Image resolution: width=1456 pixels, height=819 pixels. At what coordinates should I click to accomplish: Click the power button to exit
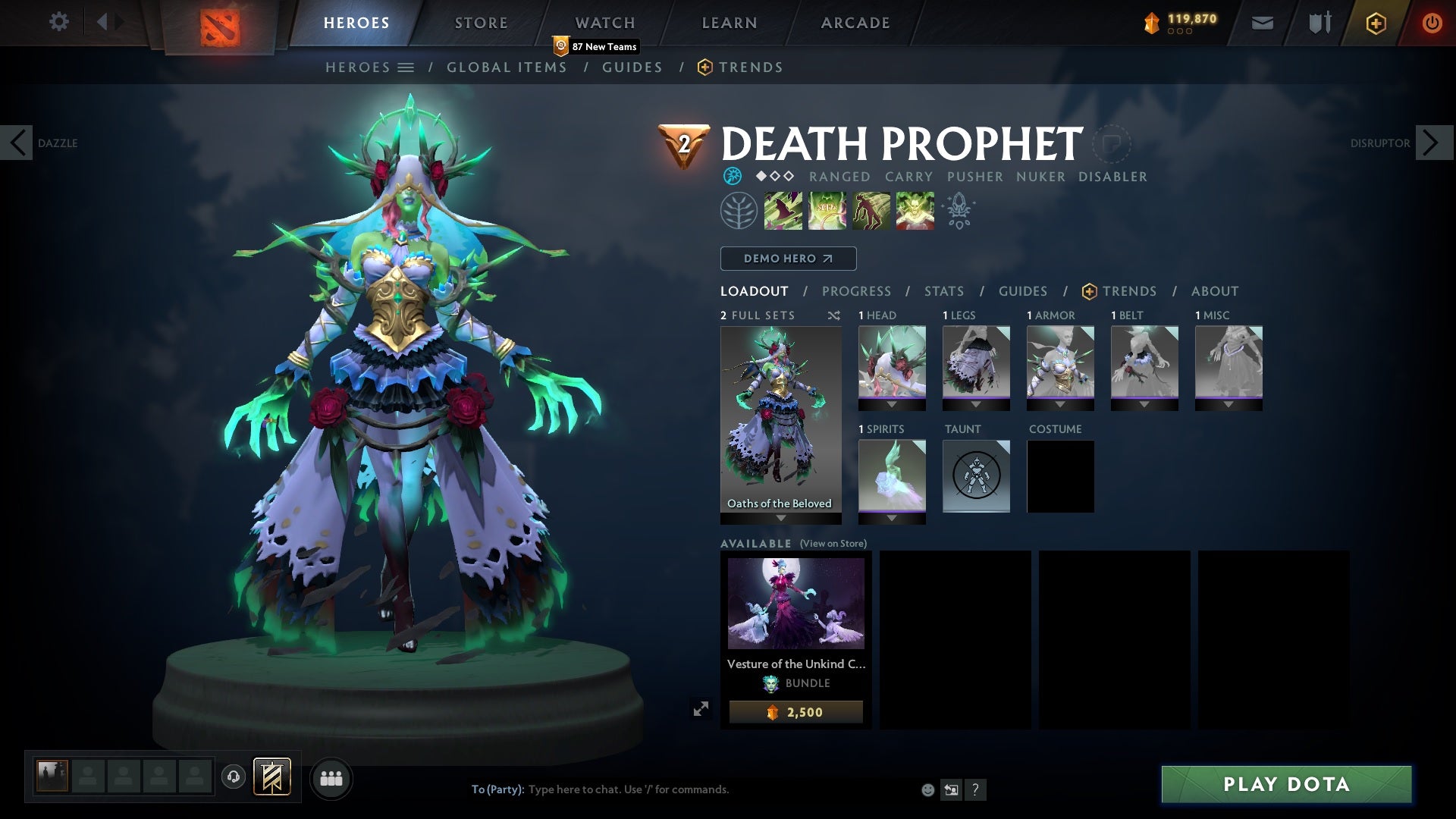[x=1432, y=22]
